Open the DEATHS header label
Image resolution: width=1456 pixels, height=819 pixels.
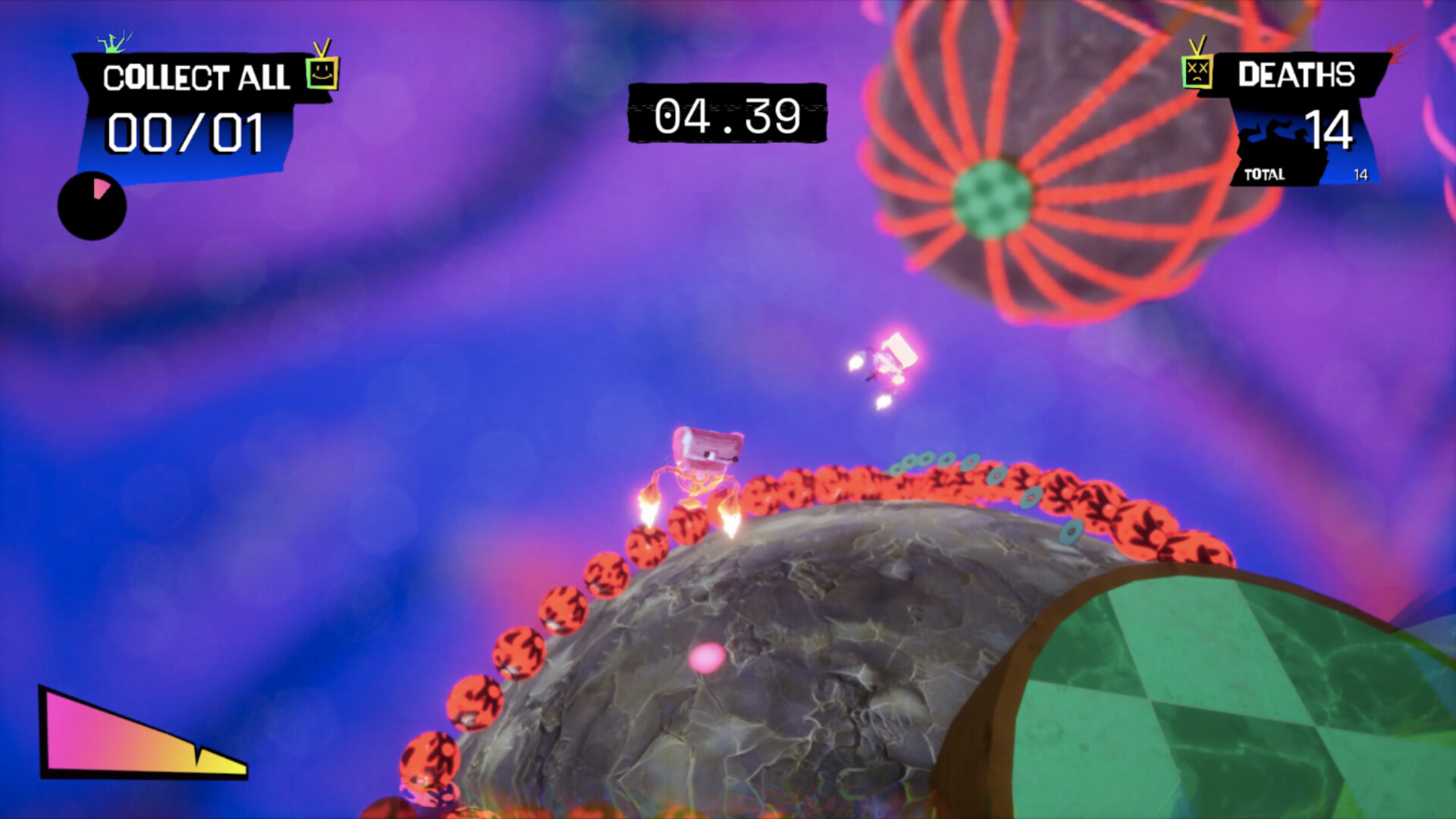(1297, 74)
